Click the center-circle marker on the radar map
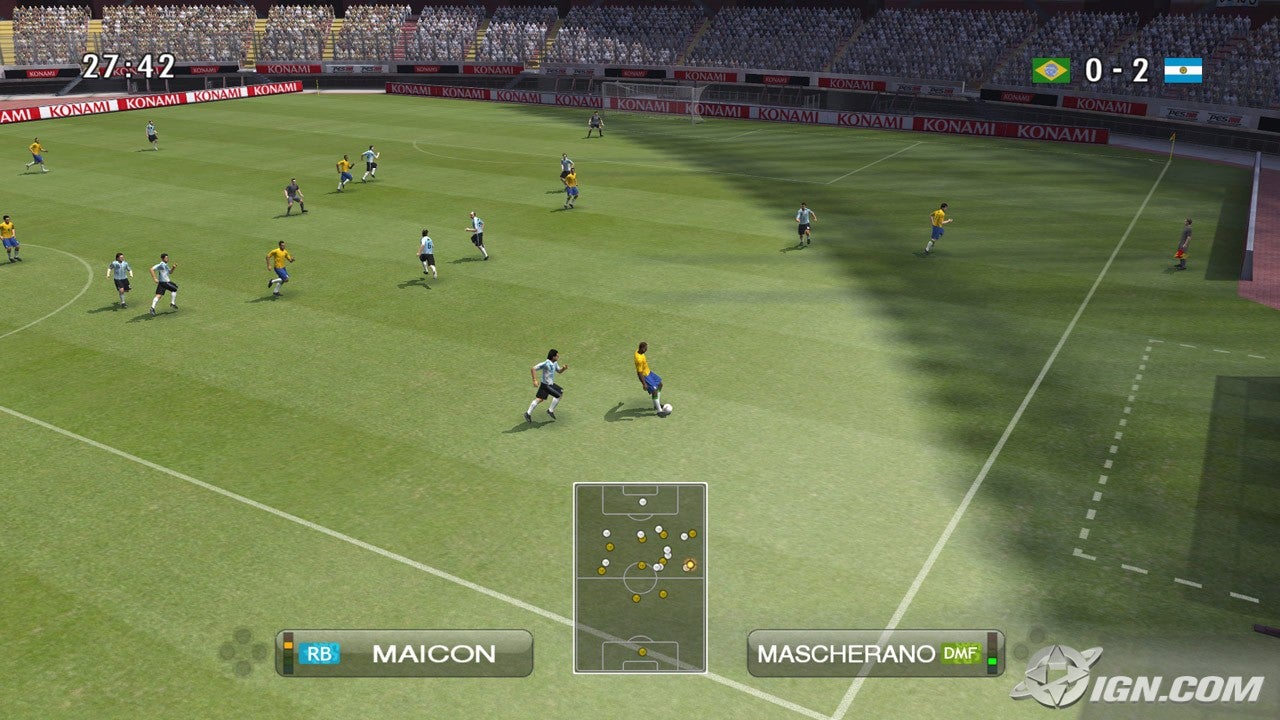Screen dimensions: 1280x720 [x=638, y=575]
